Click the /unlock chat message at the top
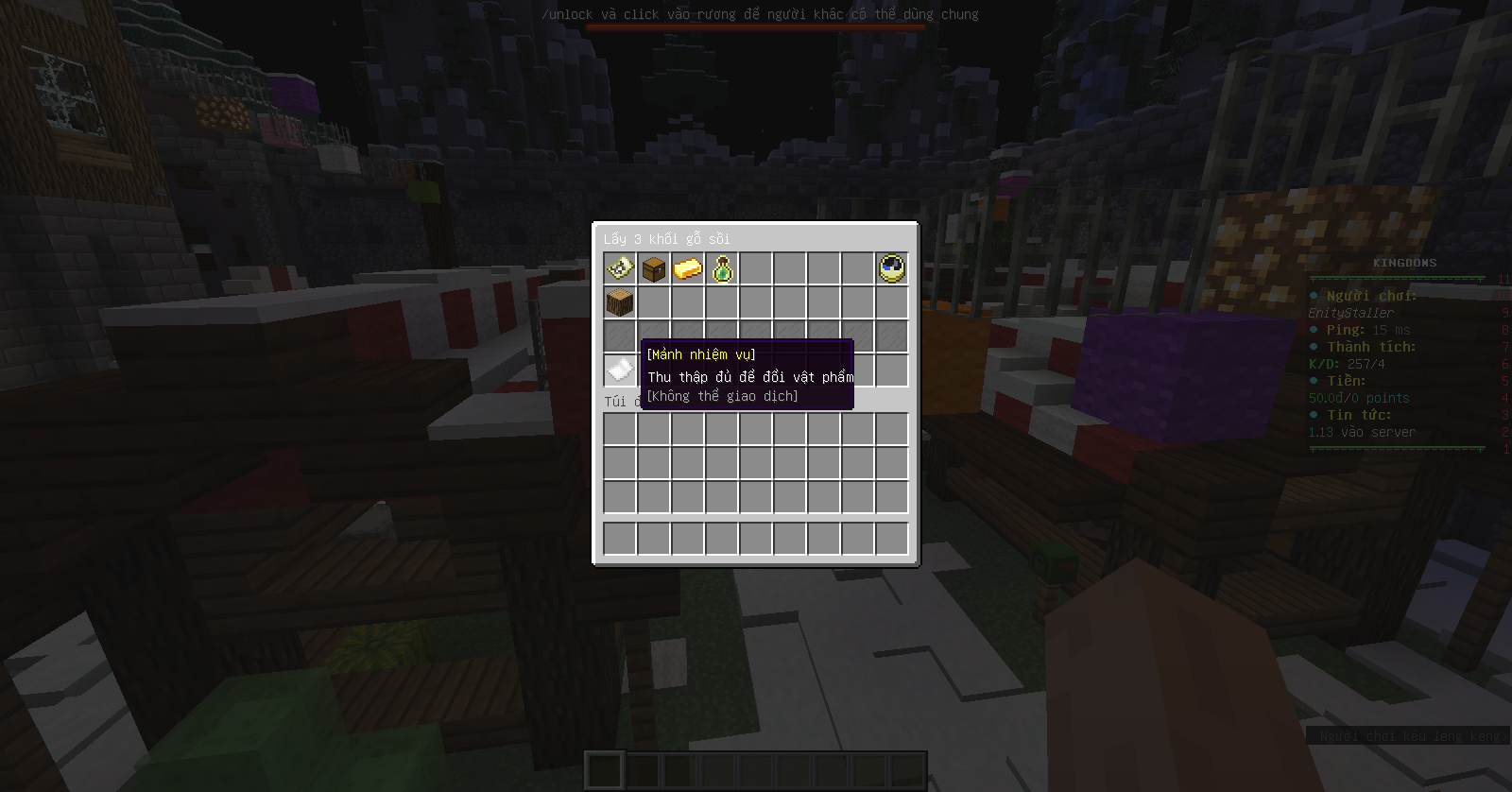Screen dimensions: 1512x792 (760, 14)
